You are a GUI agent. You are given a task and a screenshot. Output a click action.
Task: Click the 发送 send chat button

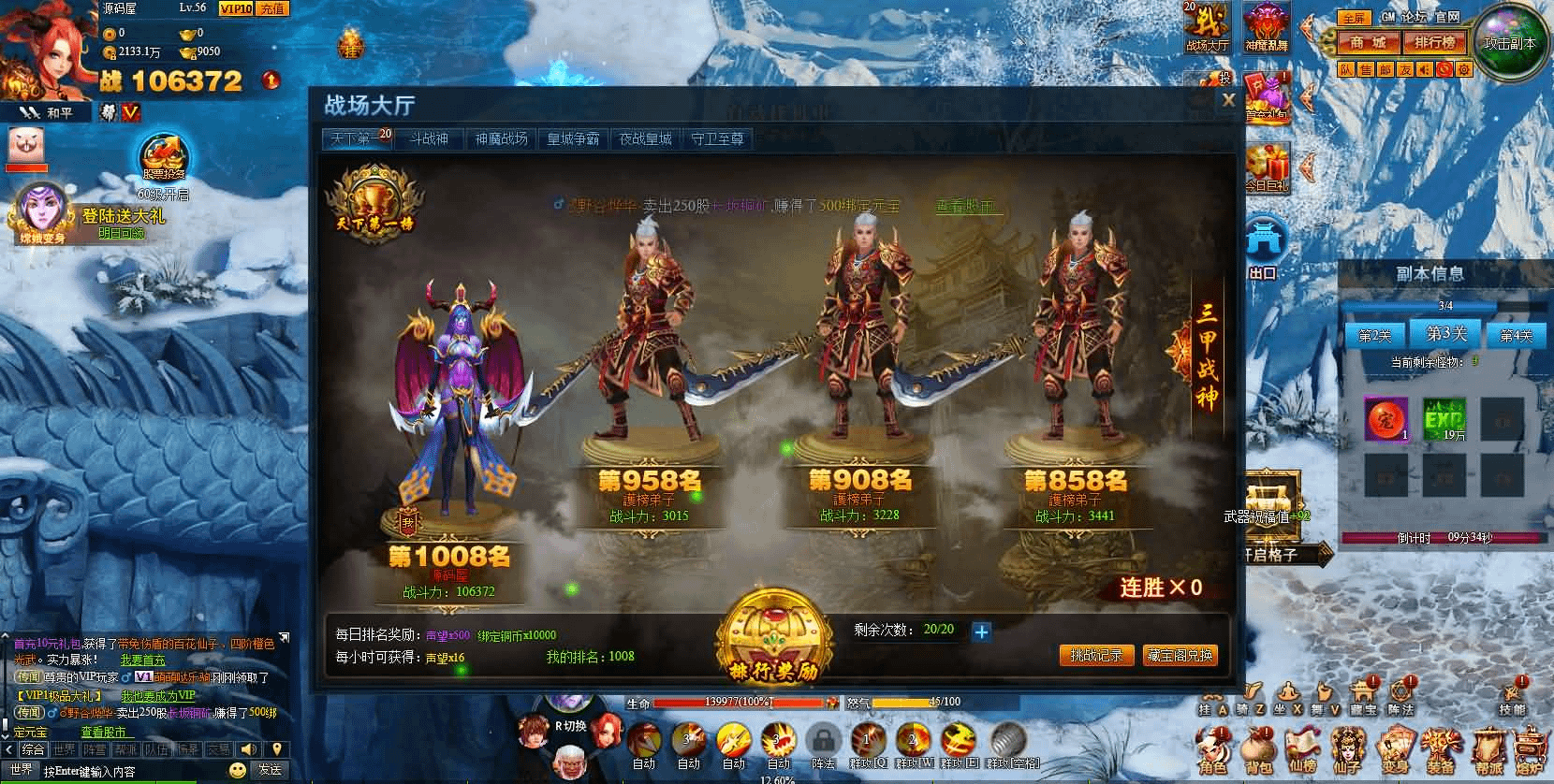pyautogui.click(x=270, y=770)
